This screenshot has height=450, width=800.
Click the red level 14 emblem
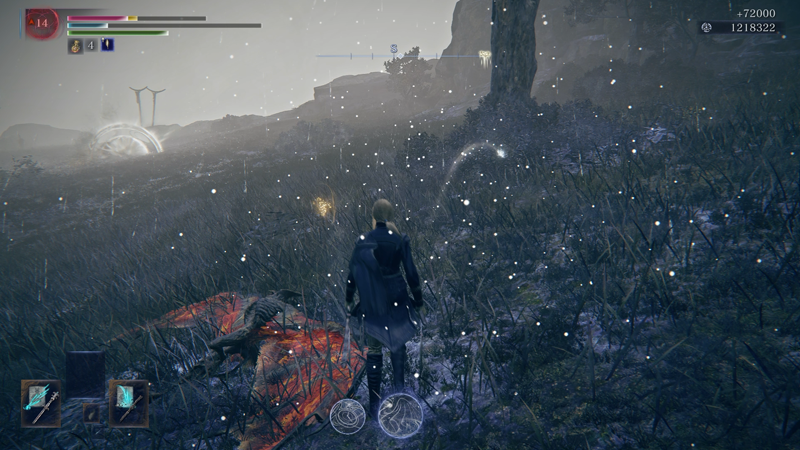coord(42,23)
